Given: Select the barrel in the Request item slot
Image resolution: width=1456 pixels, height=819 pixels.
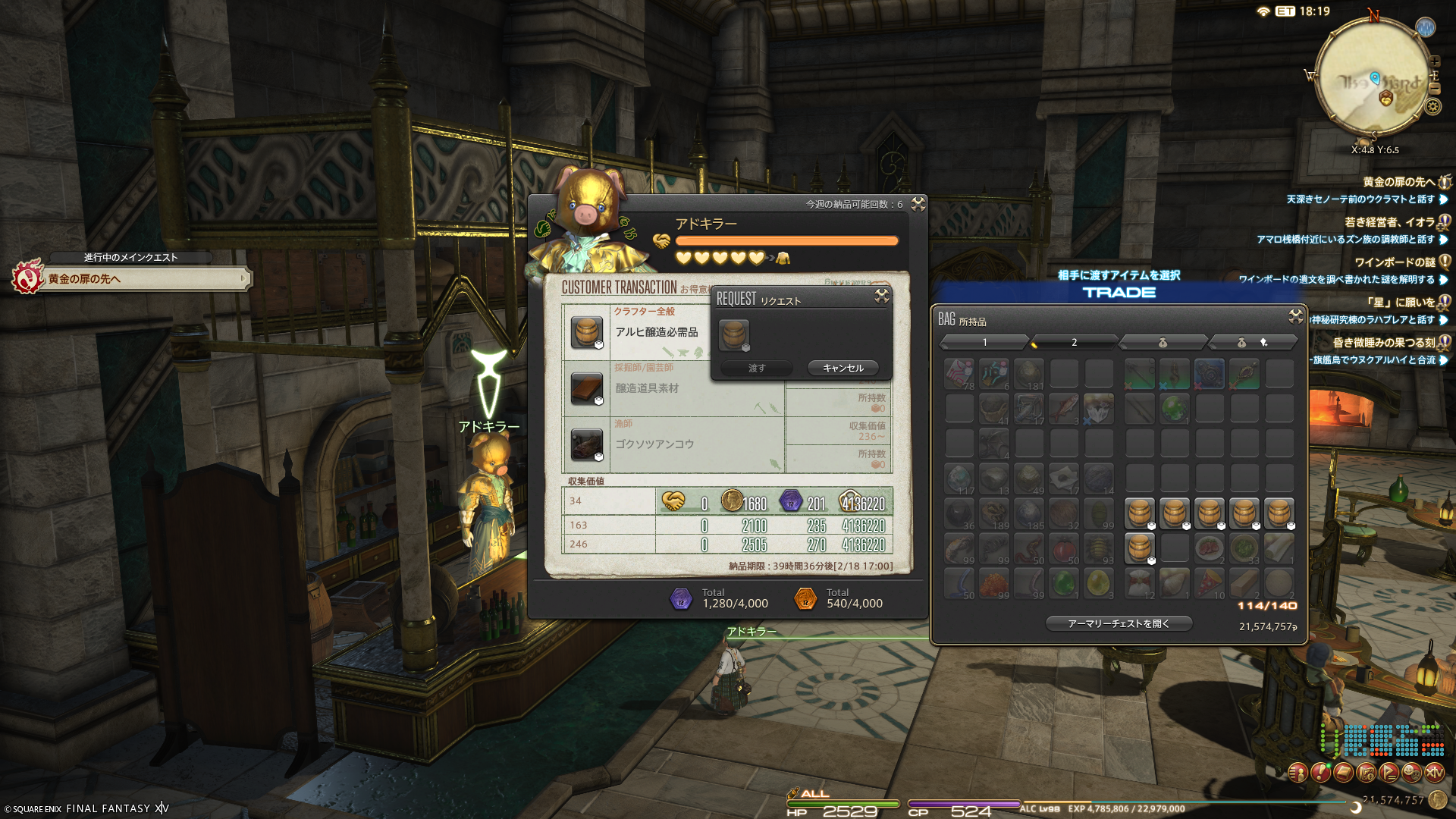Looking at the screenshot, I should coord(733,334).
